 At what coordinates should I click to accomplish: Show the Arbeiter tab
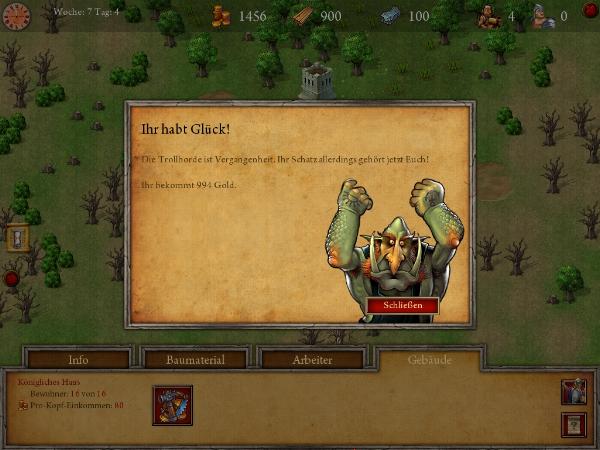(315, 360)
